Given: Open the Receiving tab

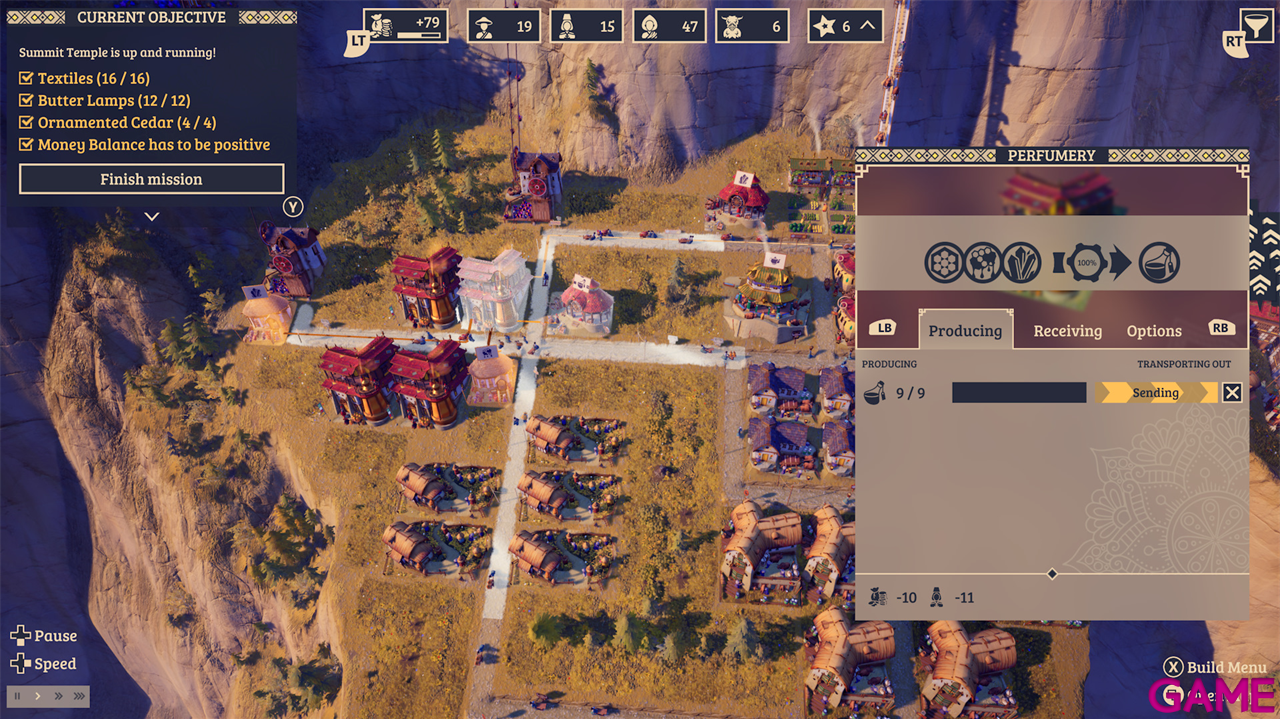Looking at the screenshot, I should coord(1067,331).
